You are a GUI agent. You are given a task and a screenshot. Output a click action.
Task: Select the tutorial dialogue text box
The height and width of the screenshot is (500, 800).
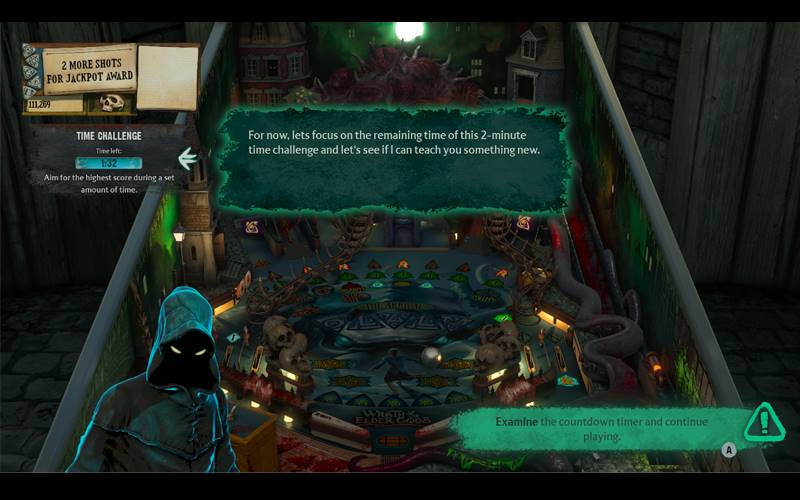pyautogui.click(x=393, y=158)
